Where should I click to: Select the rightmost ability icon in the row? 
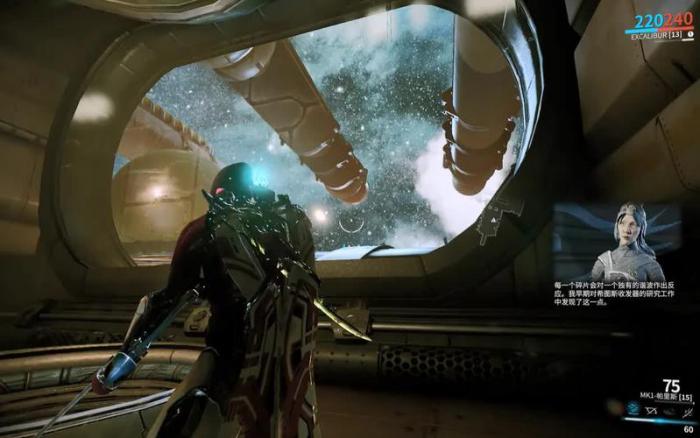click(x=687, y=411)
